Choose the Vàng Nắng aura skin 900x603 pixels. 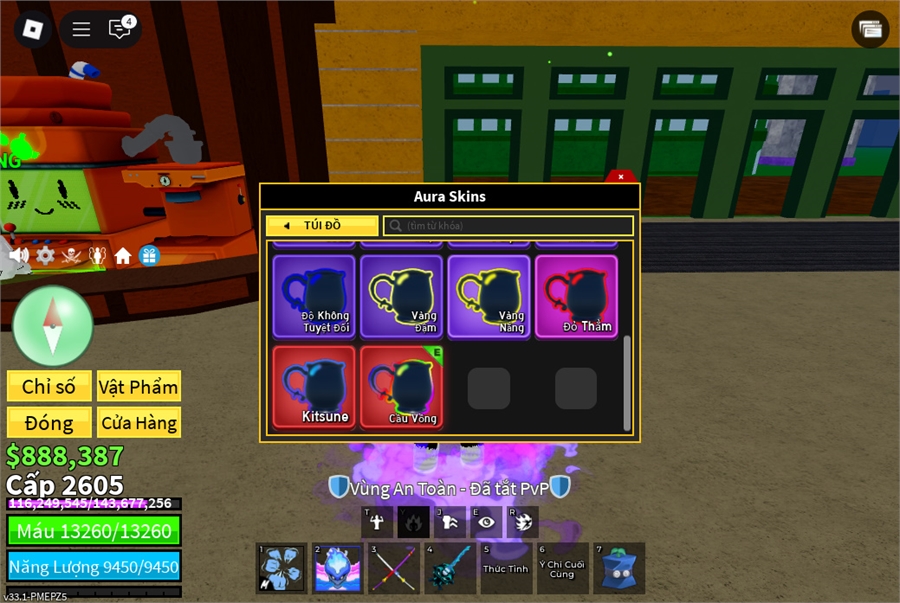489,296
